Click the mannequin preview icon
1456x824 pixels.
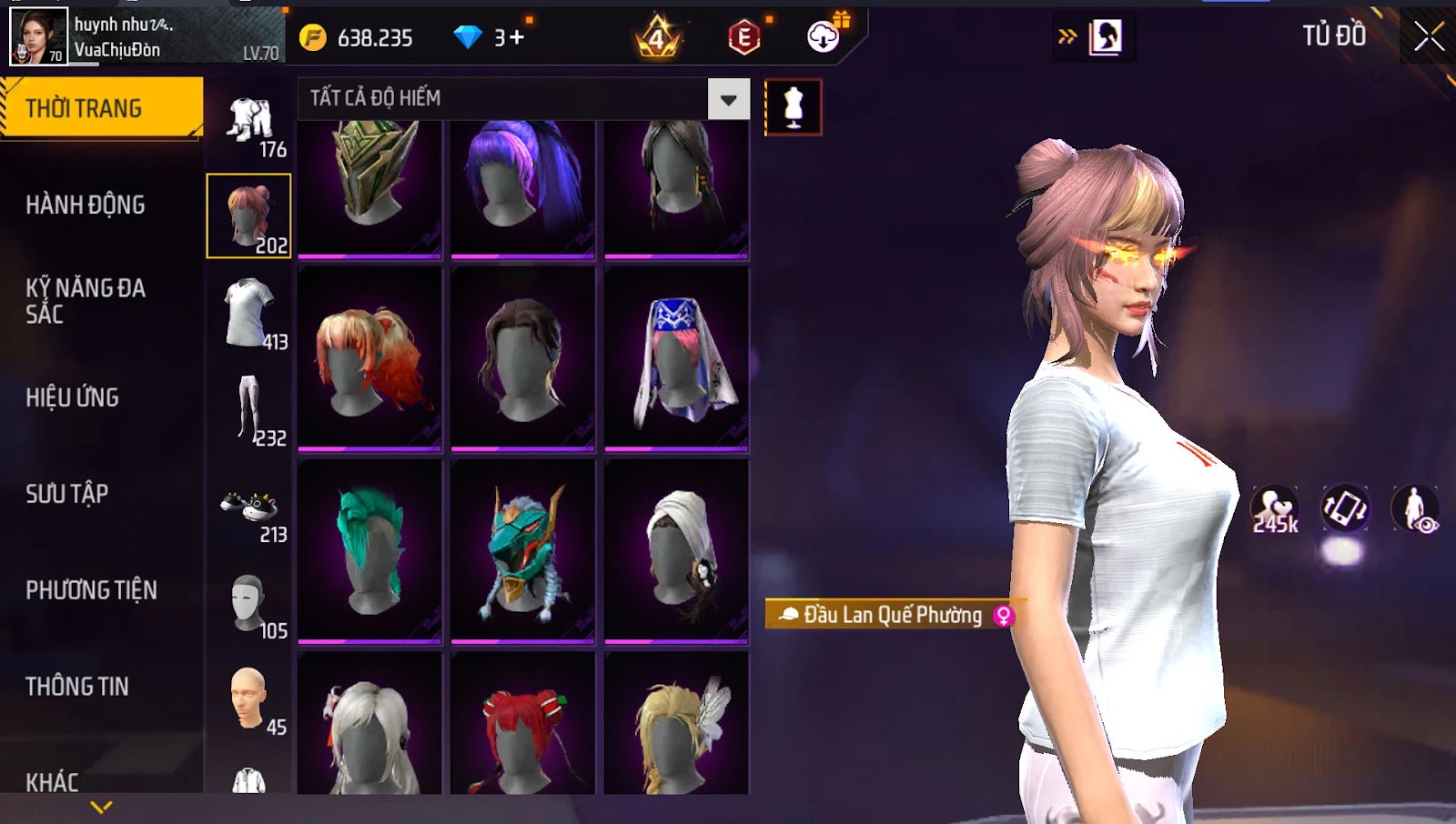(x=794, y=107)
